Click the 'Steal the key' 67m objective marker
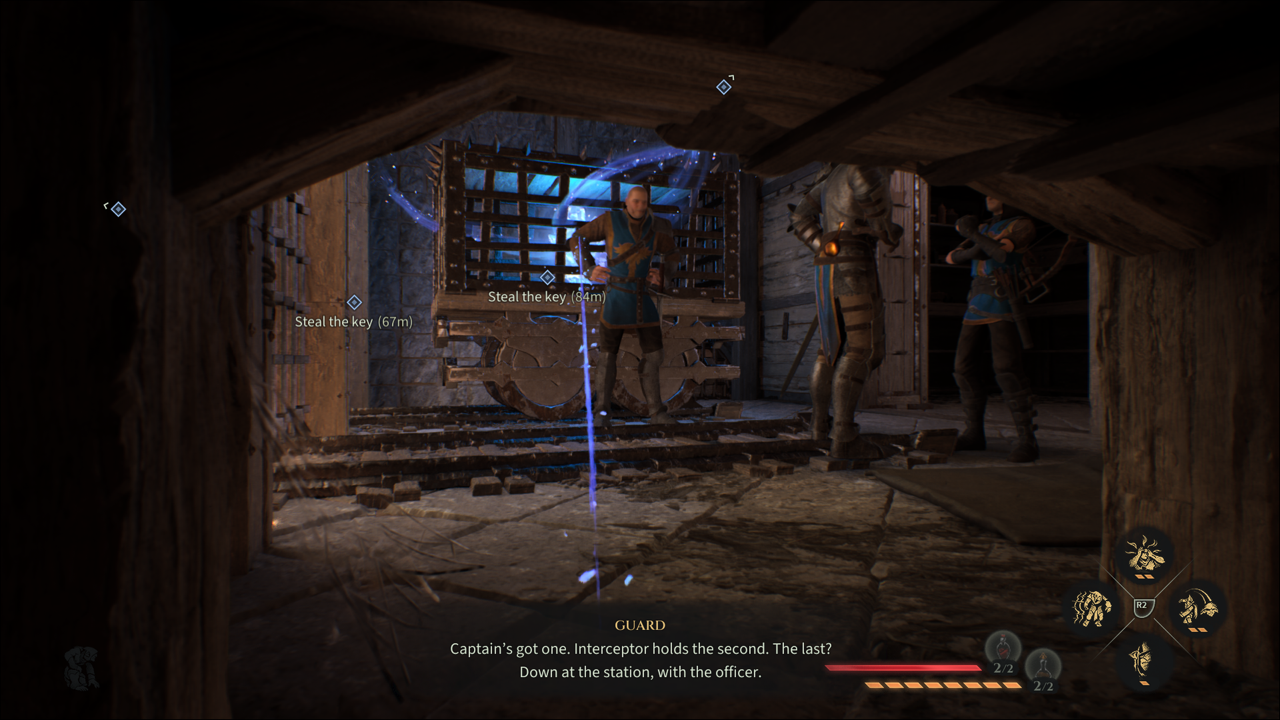The width and height of the screenshot is (1280, 720). (x=354, y=302)
